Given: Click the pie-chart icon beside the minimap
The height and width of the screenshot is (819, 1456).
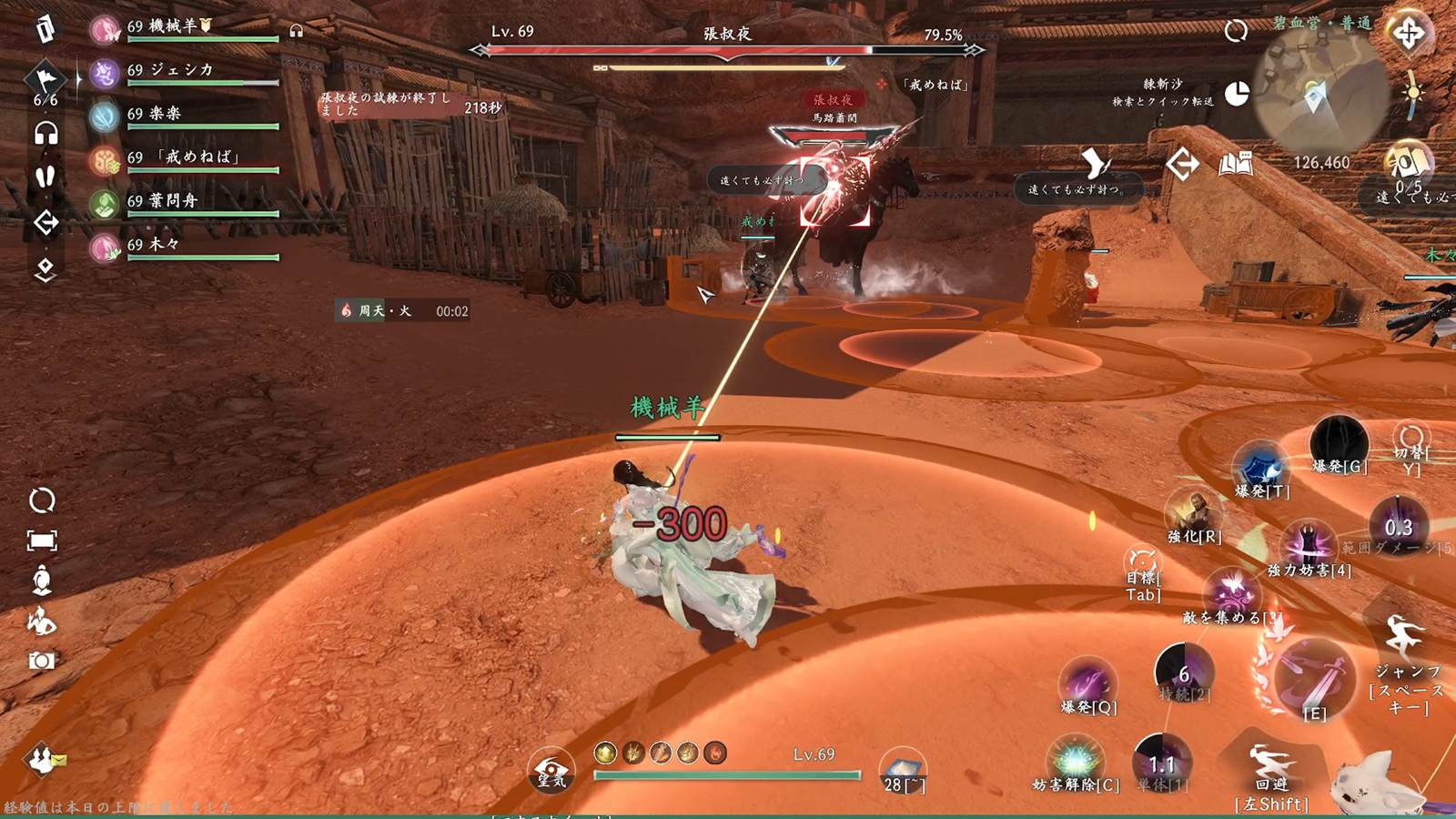Looking at the screenshot, I should pyautogui.click(x=1237, y=94).
